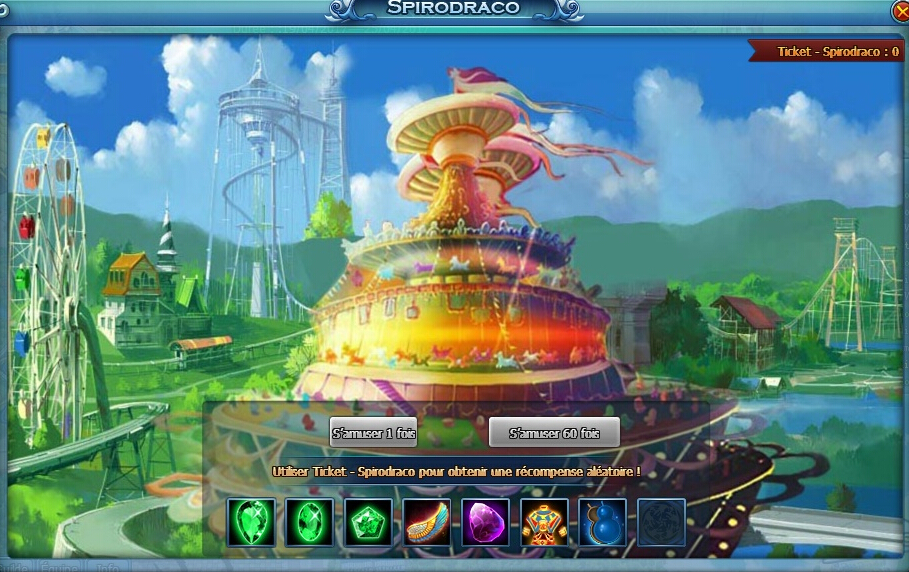This screenshot has height=572, width=909.
Task: Inspect the dark swirl emblem reward slot
Action: [661, 522]
